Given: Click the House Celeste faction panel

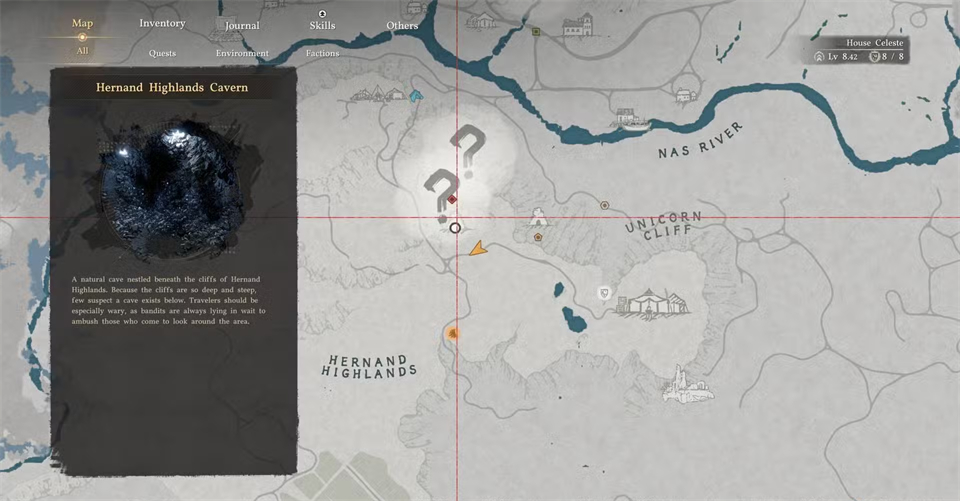Looking at the screenshot, I should (x=862, y=51).
